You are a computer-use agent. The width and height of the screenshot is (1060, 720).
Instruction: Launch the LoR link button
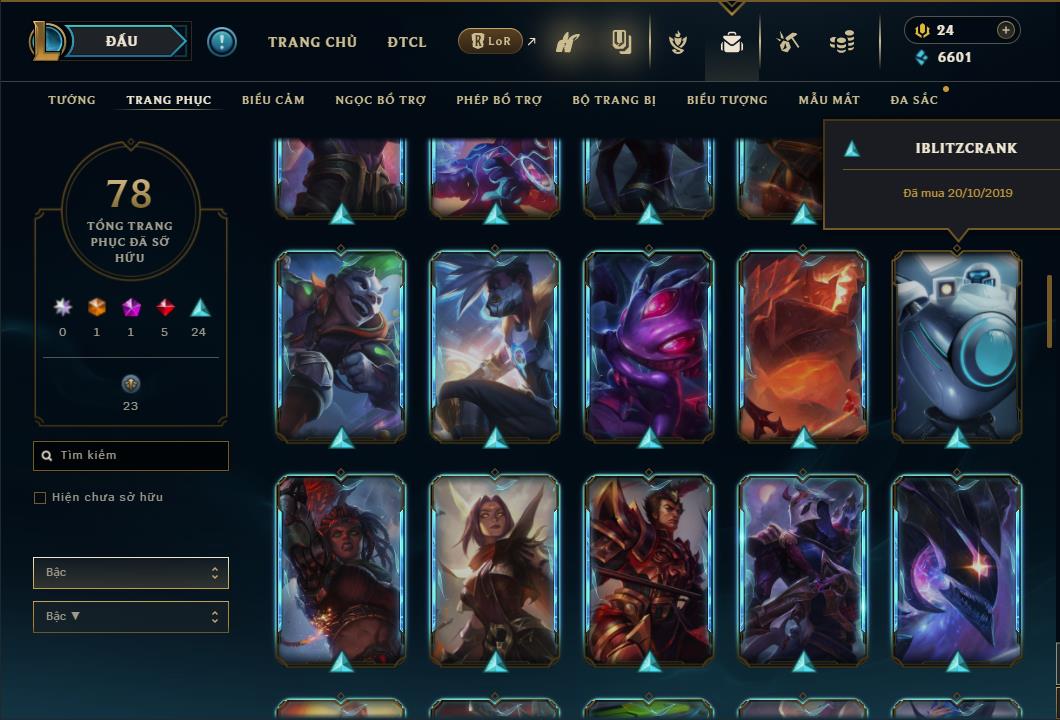coord(491,42)
